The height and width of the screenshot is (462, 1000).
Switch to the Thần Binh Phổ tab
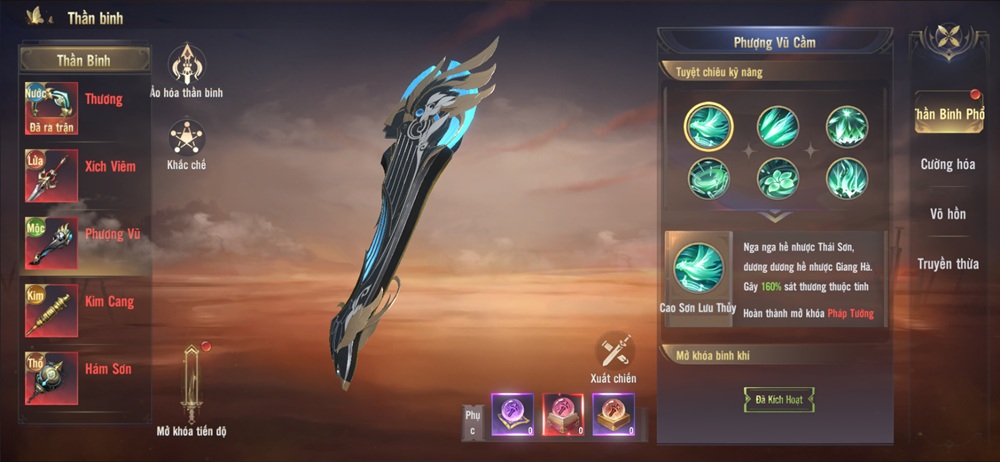pyautogui.click(x=947, y=115)
